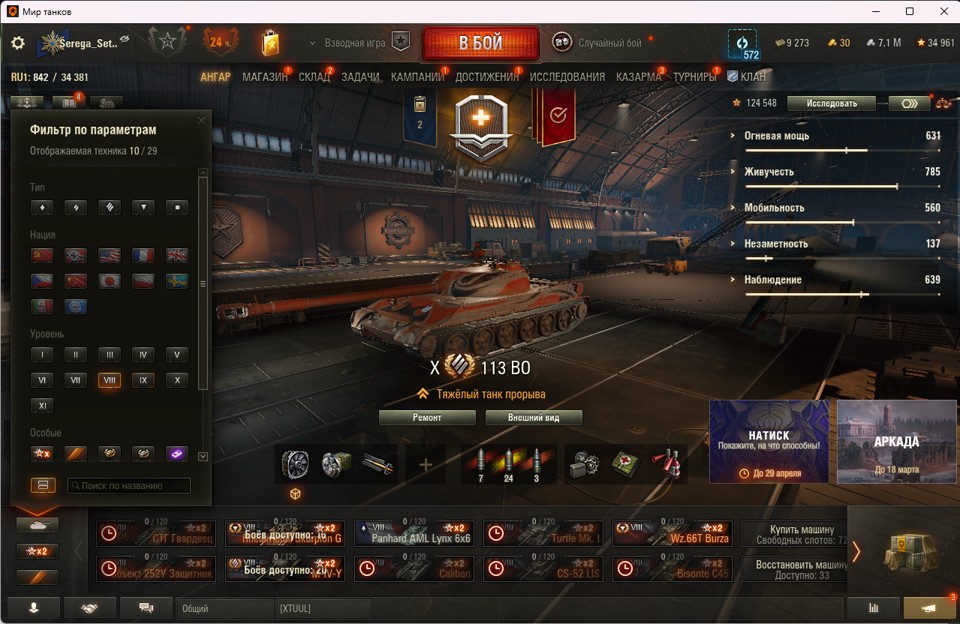Click the Поиск по названию search field

tap(128, 486)
